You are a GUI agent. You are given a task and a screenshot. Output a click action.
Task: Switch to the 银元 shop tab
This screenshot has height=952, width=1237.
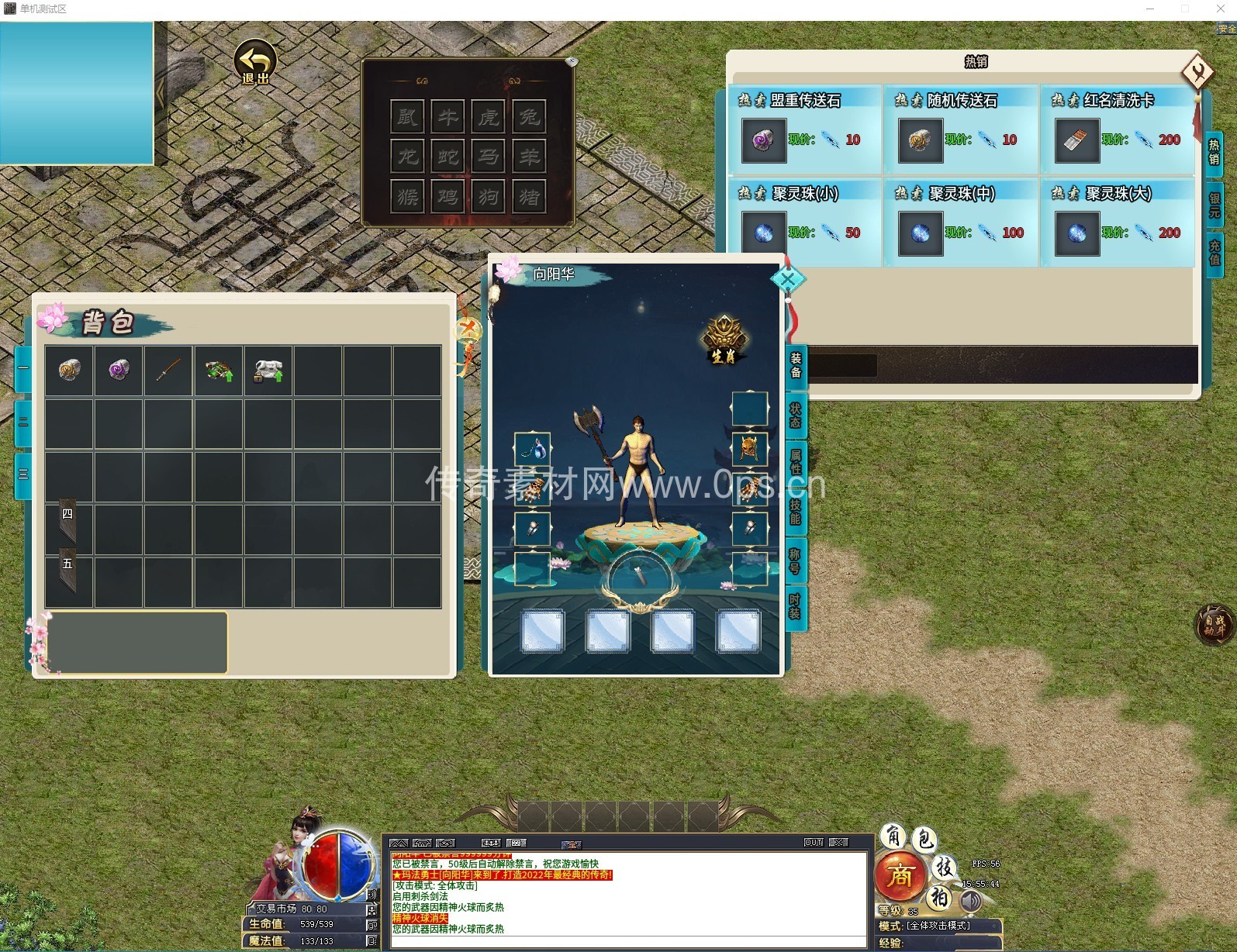tap(1215, 205)
